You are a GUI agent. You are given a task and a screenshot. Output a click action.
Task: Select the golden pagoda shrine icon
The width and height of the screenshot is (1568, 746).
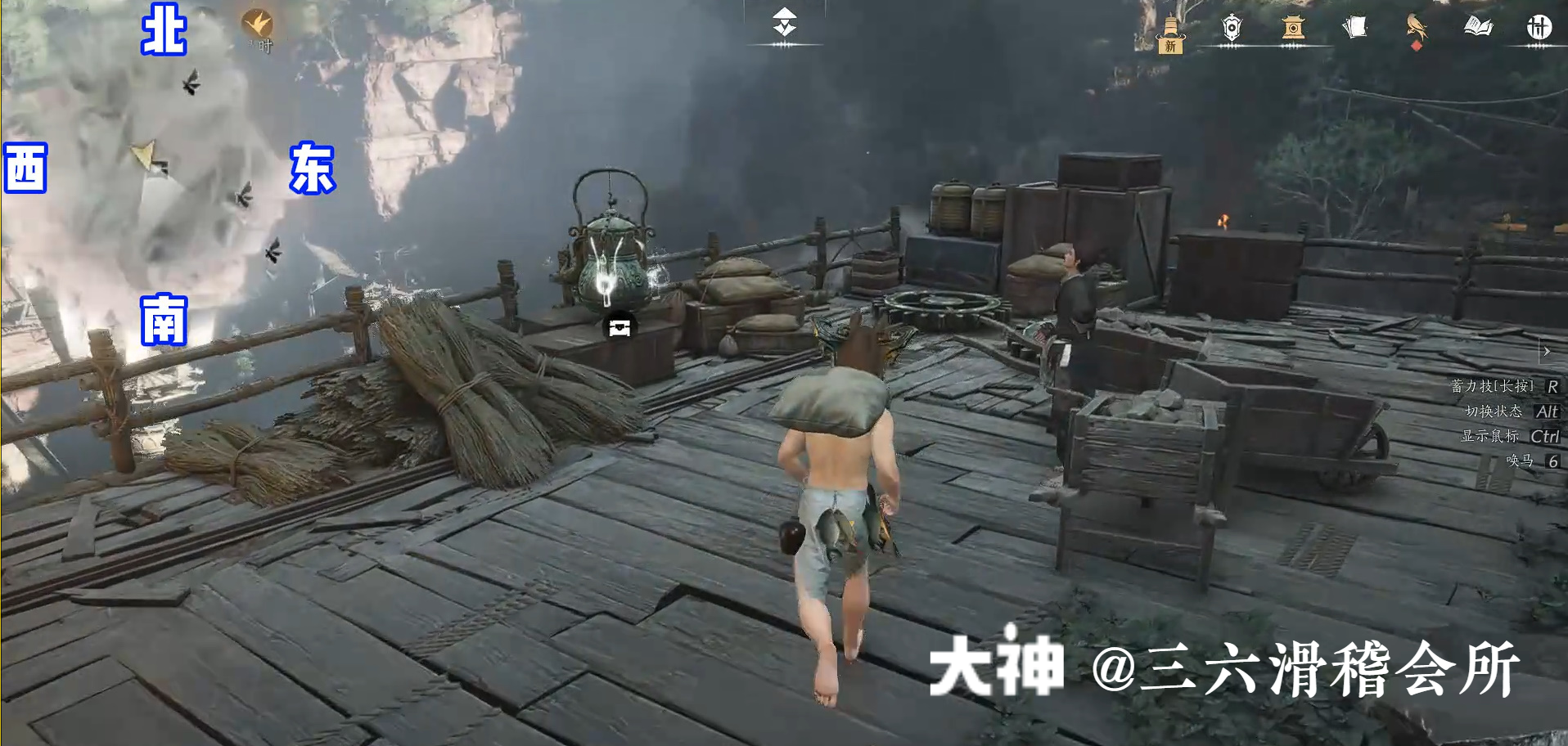pyautogui.click(x=1291, y=27)
